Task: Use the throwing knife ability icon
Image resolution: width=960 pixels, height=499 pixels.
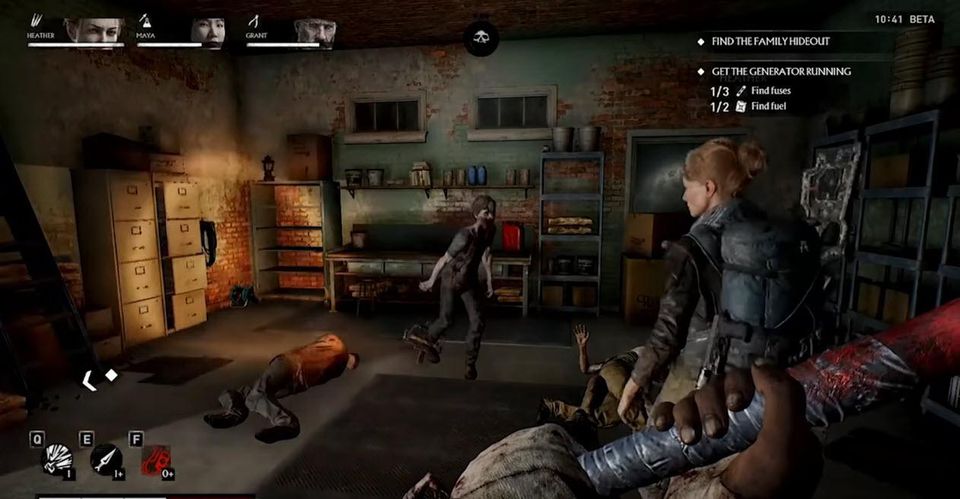Action: (106, 459)
